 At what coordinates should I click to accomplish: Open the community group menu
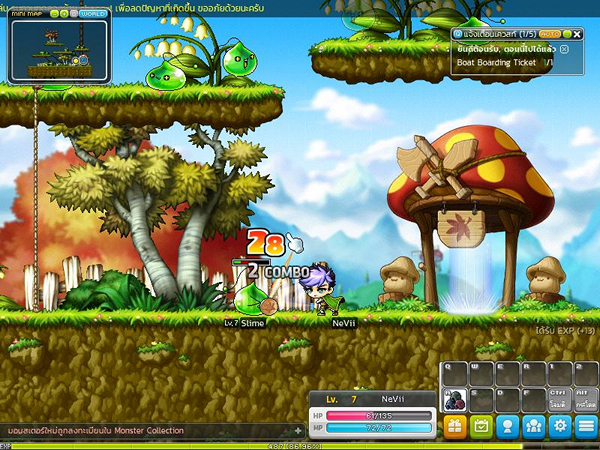coord(534,426)
